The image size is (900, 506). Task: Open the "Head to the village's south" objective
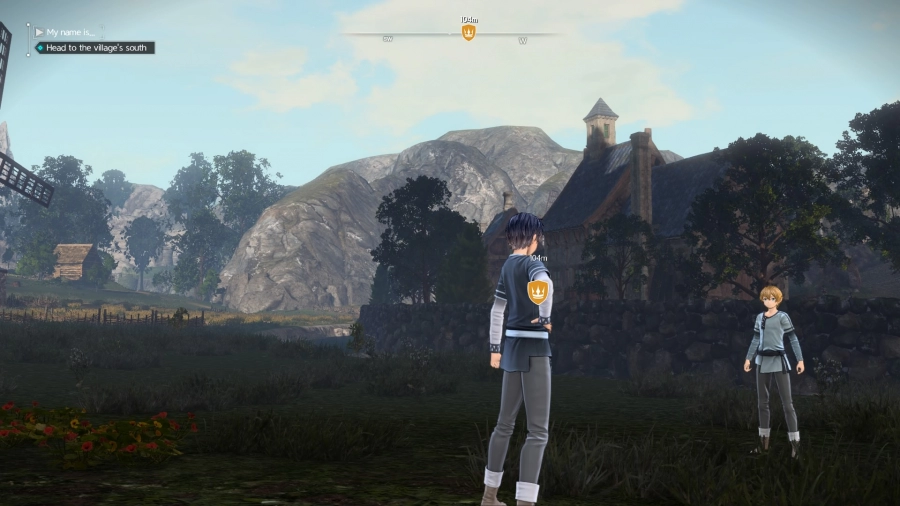95,47
